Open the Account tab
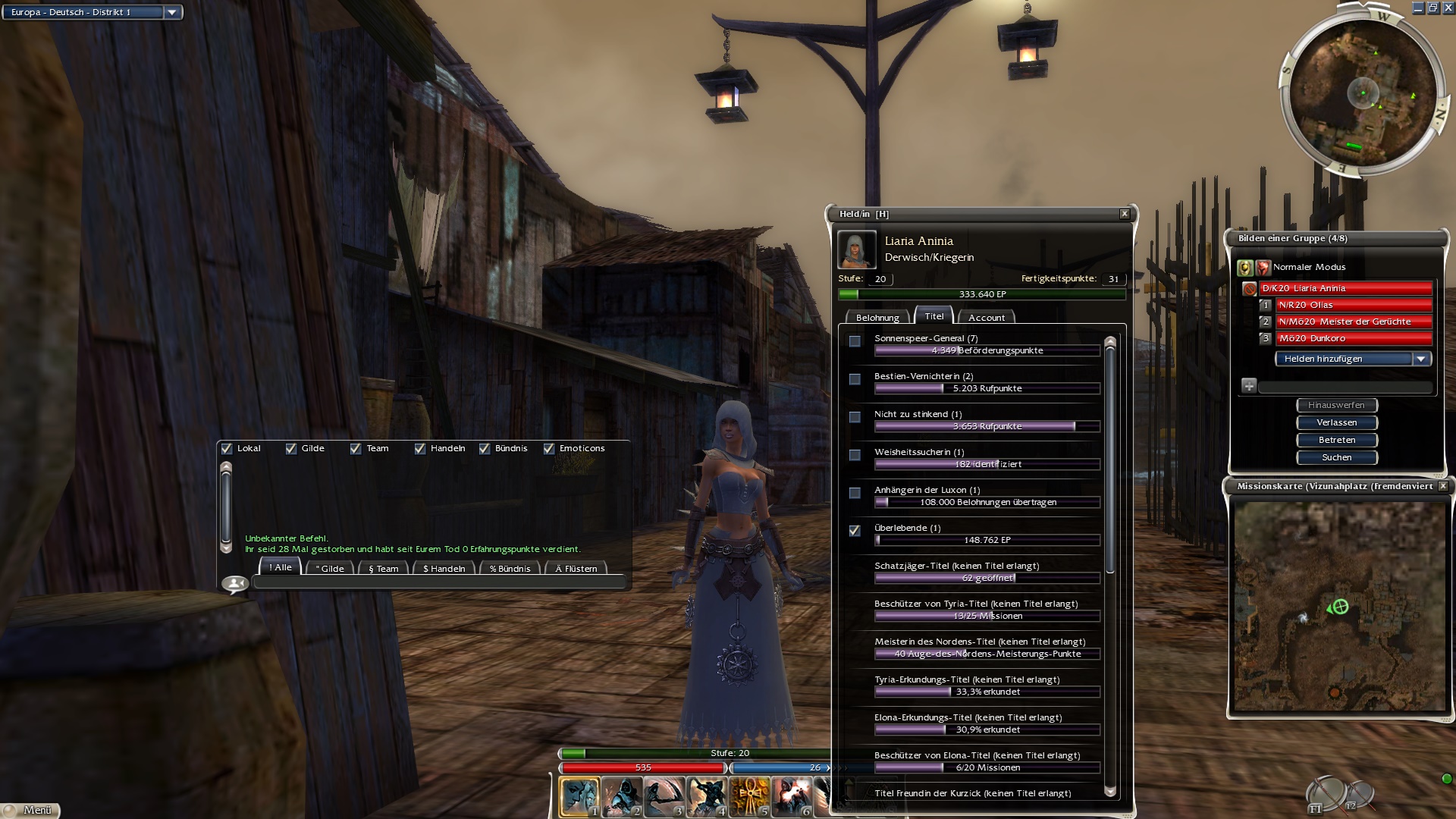Screen dimensions: 1456x819 pos(986,318)
